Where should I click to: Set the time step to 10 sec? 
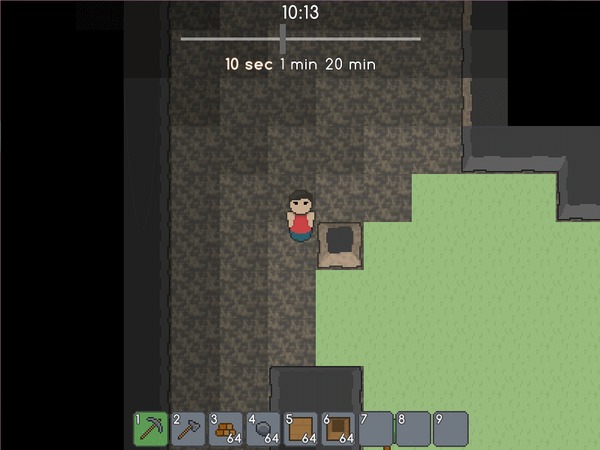[246, 64]
